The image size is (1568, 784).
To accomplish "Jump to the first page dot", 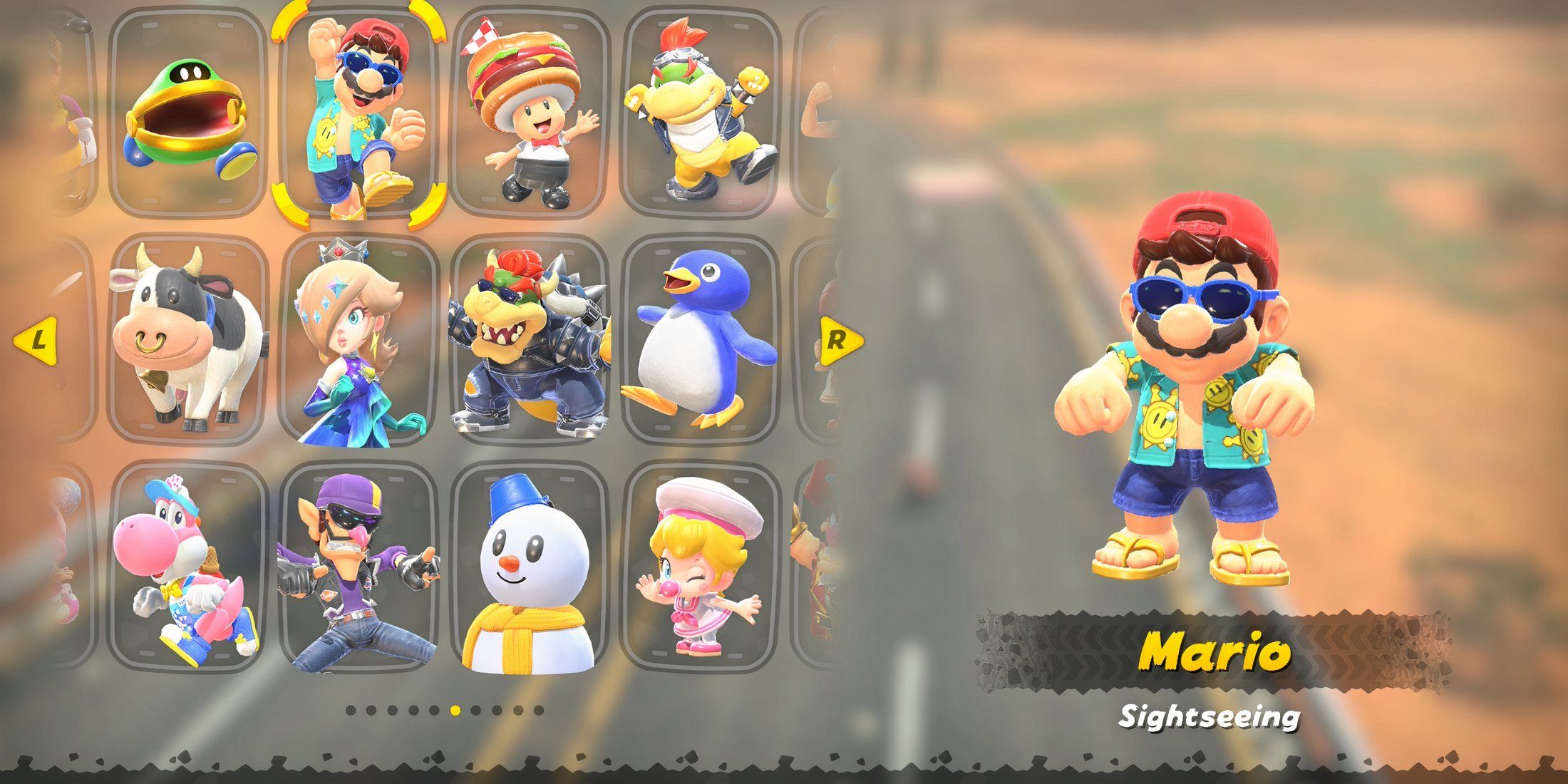I will click(351, 711).
